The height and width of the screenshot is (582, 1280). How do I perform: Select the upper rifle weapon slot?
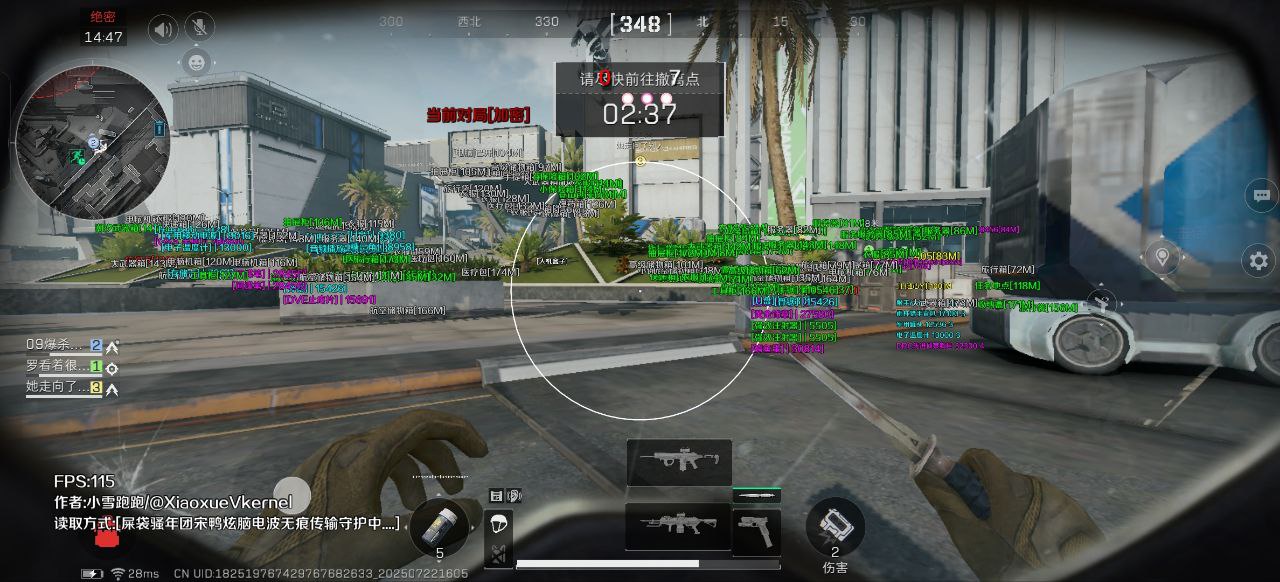tap(679, 462)
